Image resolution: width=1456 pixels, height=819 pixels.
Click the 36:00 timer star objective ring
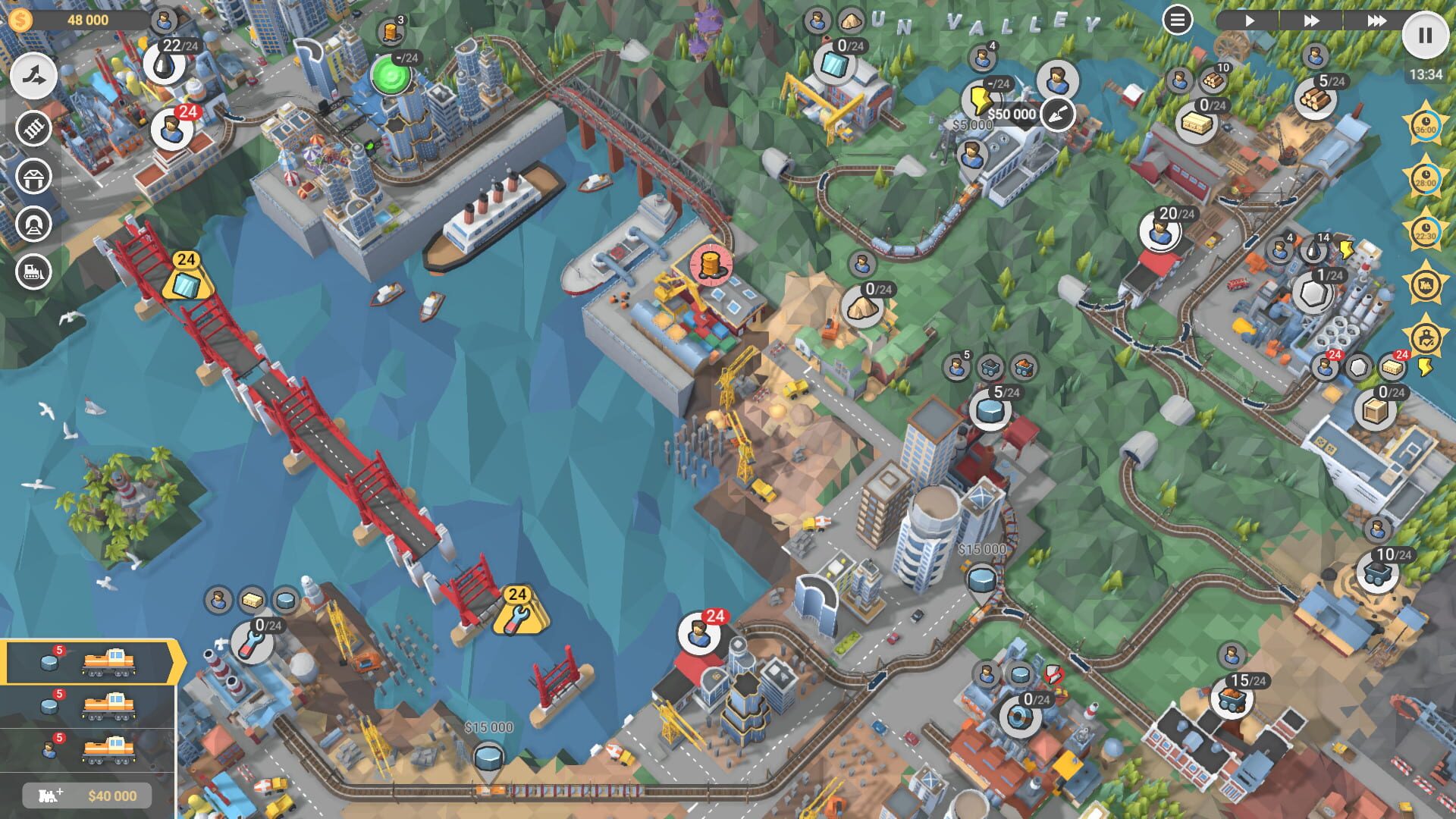1426,124
